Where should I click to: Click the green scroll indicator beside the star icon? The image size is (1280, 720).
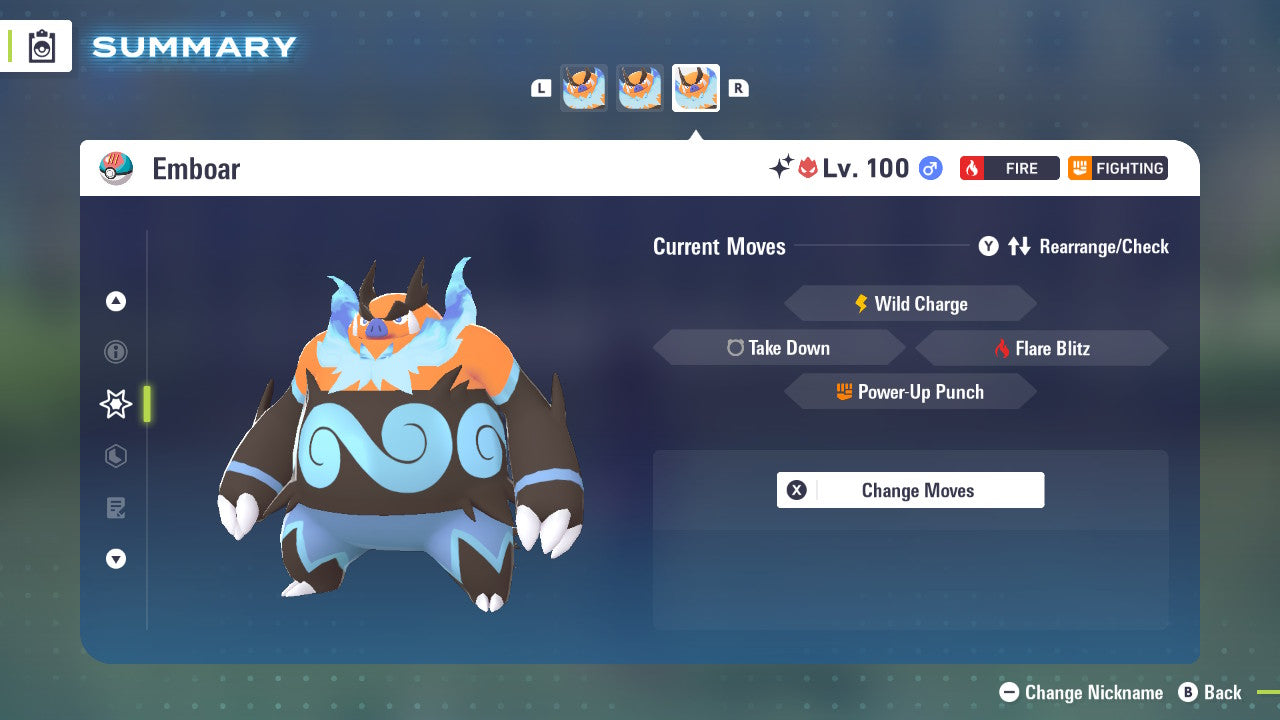146,404
